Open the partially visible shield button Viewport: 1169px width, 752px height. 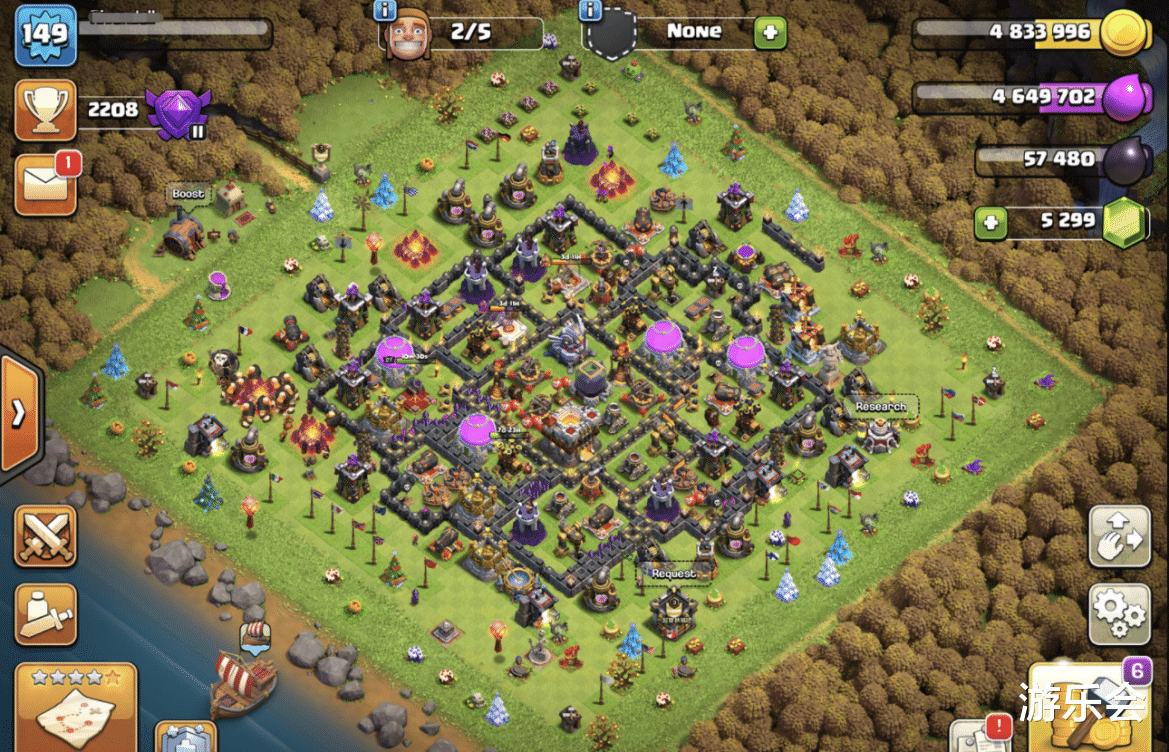(186, 738)
